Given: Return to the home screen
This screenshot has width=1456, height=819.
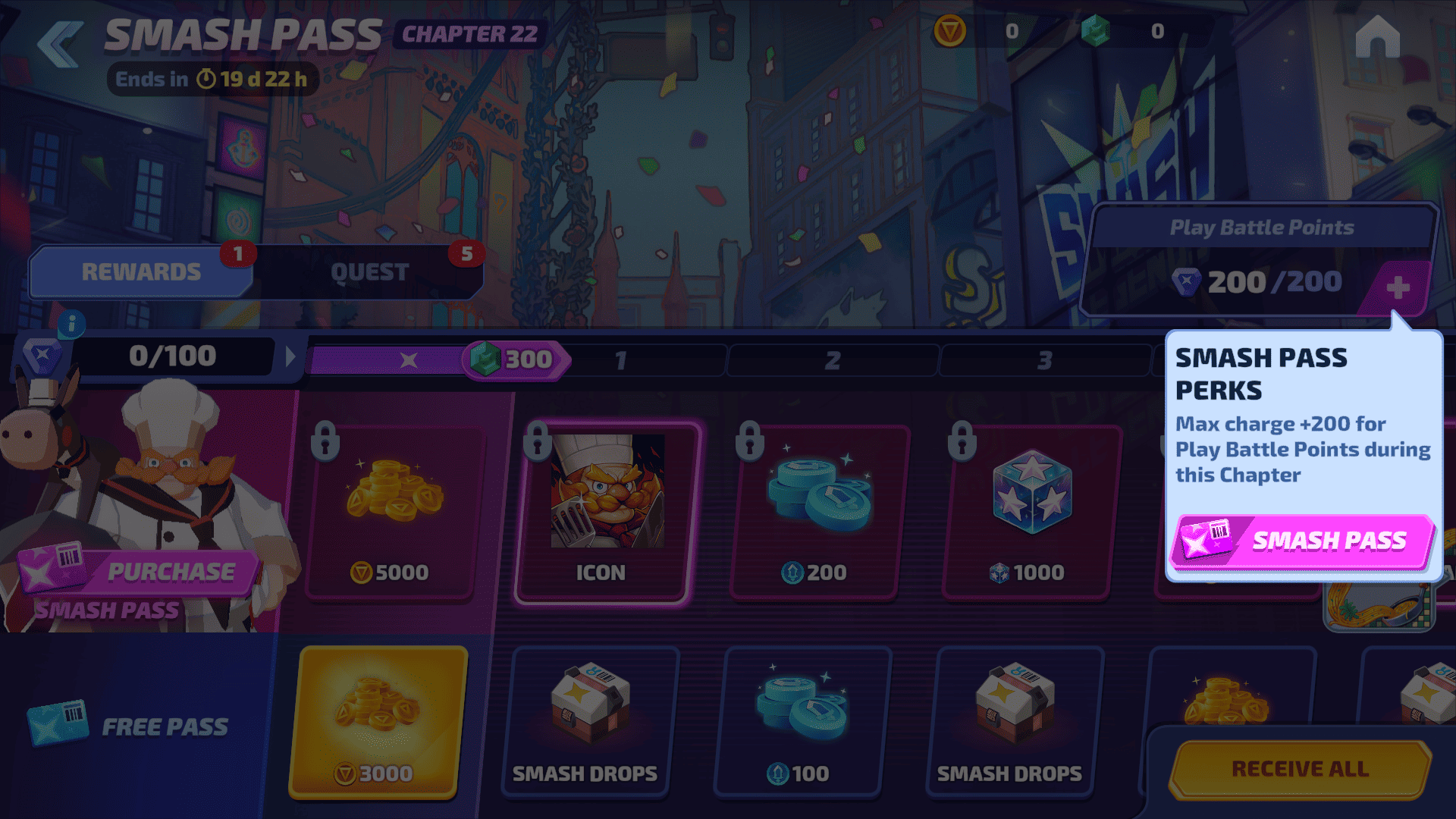Looking at the screenshot, I should pyautogui.click(x=1377, y=38).
